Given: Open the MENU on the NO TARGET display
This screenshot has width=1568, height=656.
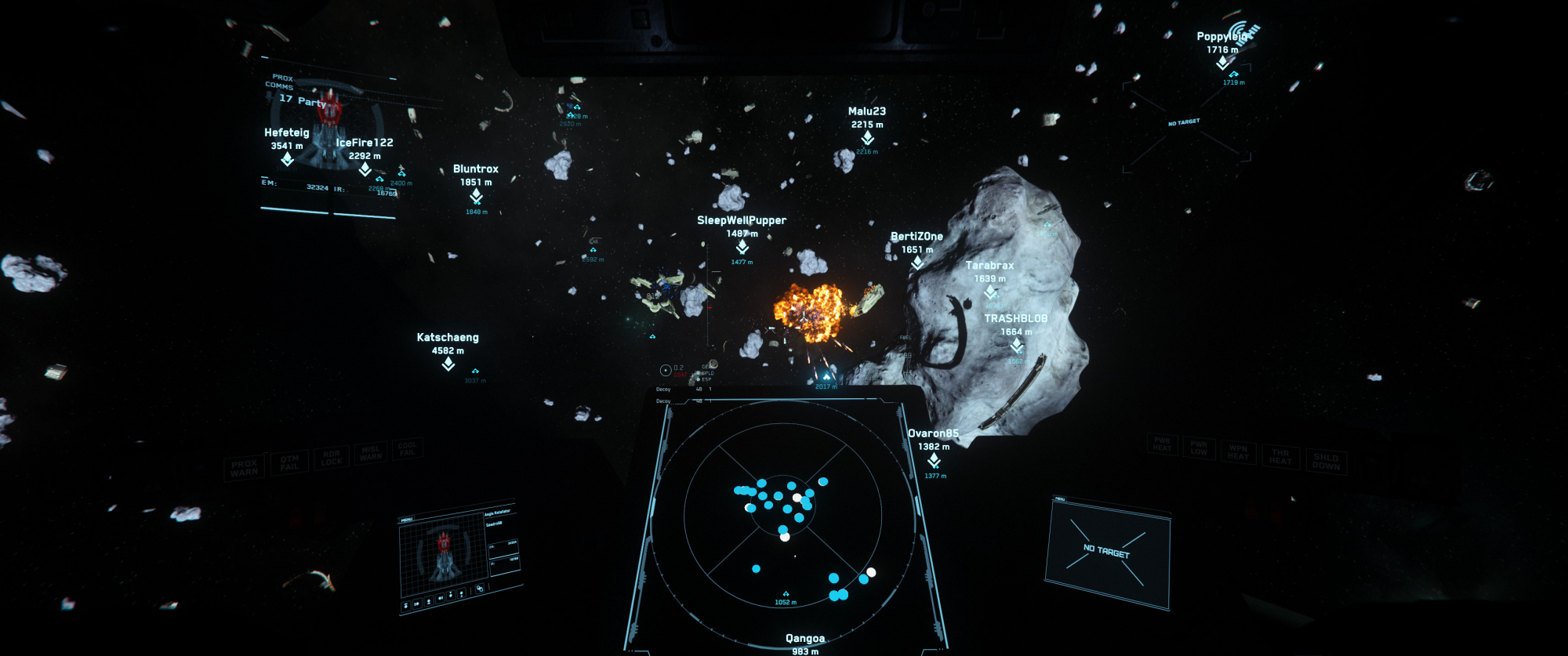Looking at the screenshot, I should pos(1059,499).
